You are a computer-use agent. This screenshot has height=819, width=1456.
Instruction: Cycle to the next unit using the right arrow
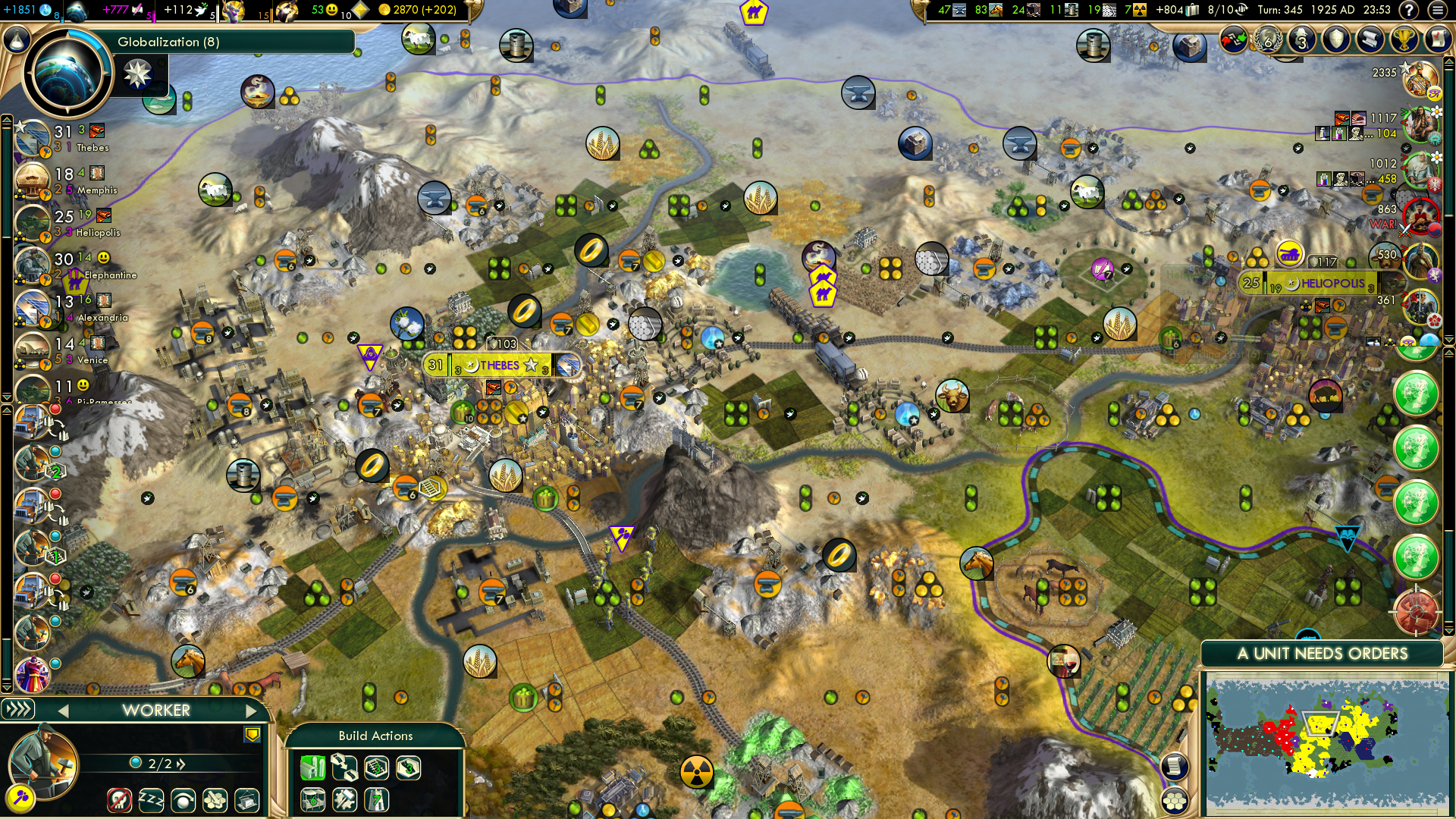point(251,711)
